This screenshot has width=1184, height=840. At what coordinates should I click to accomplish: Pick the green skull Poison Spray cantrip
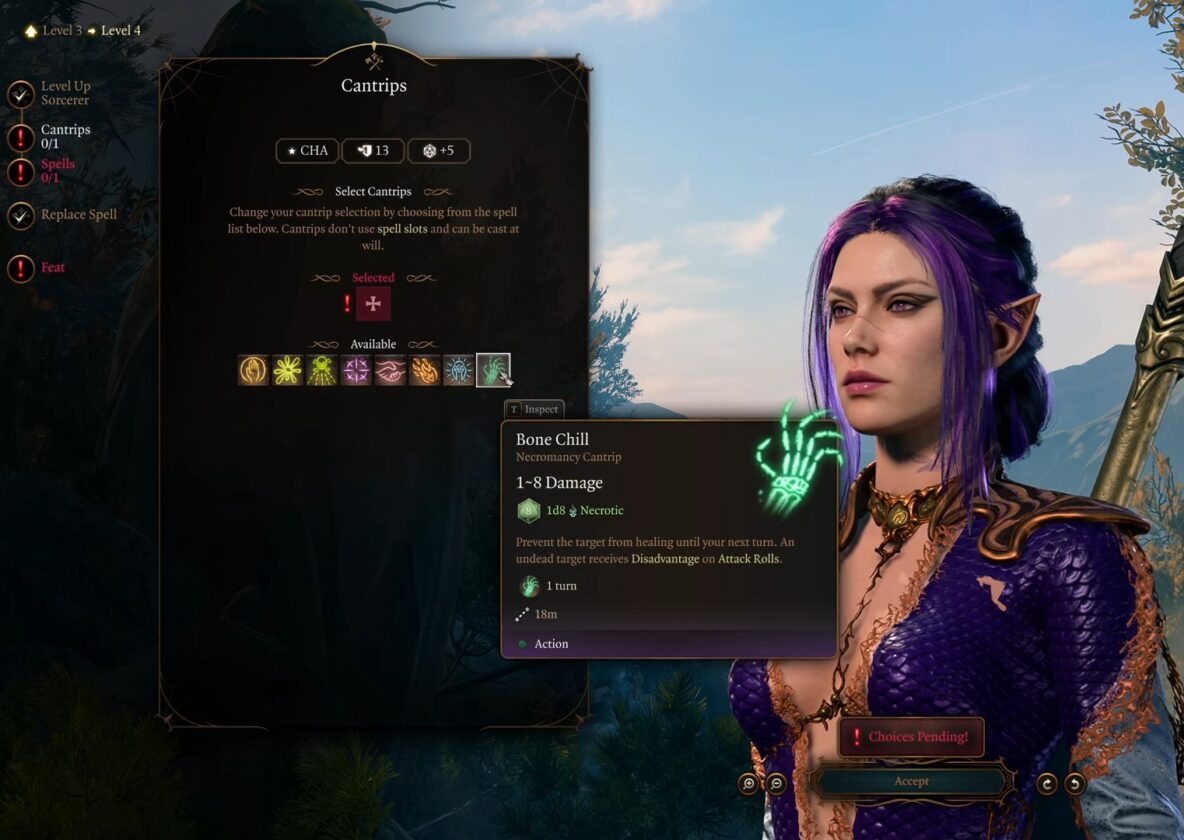(322, 370)
